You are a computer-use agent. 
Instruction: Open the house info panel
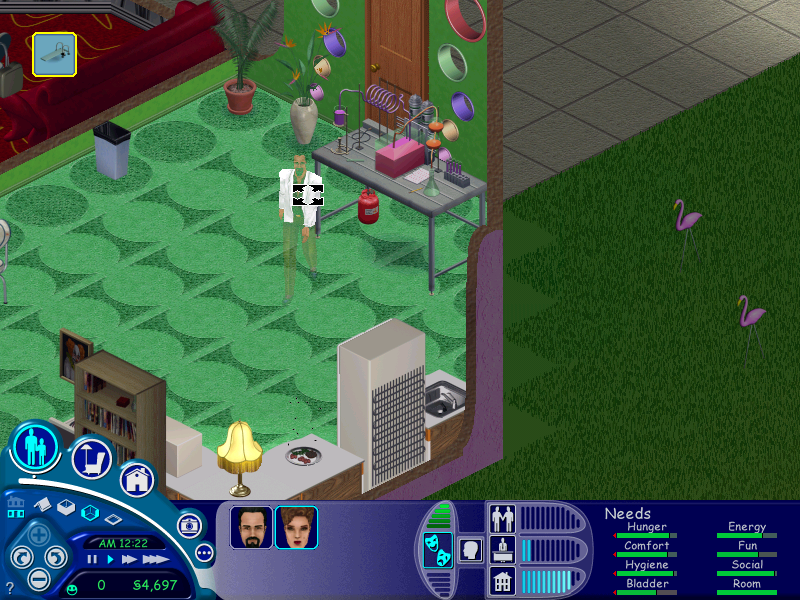pyautogui.click(x=502, y=580)
